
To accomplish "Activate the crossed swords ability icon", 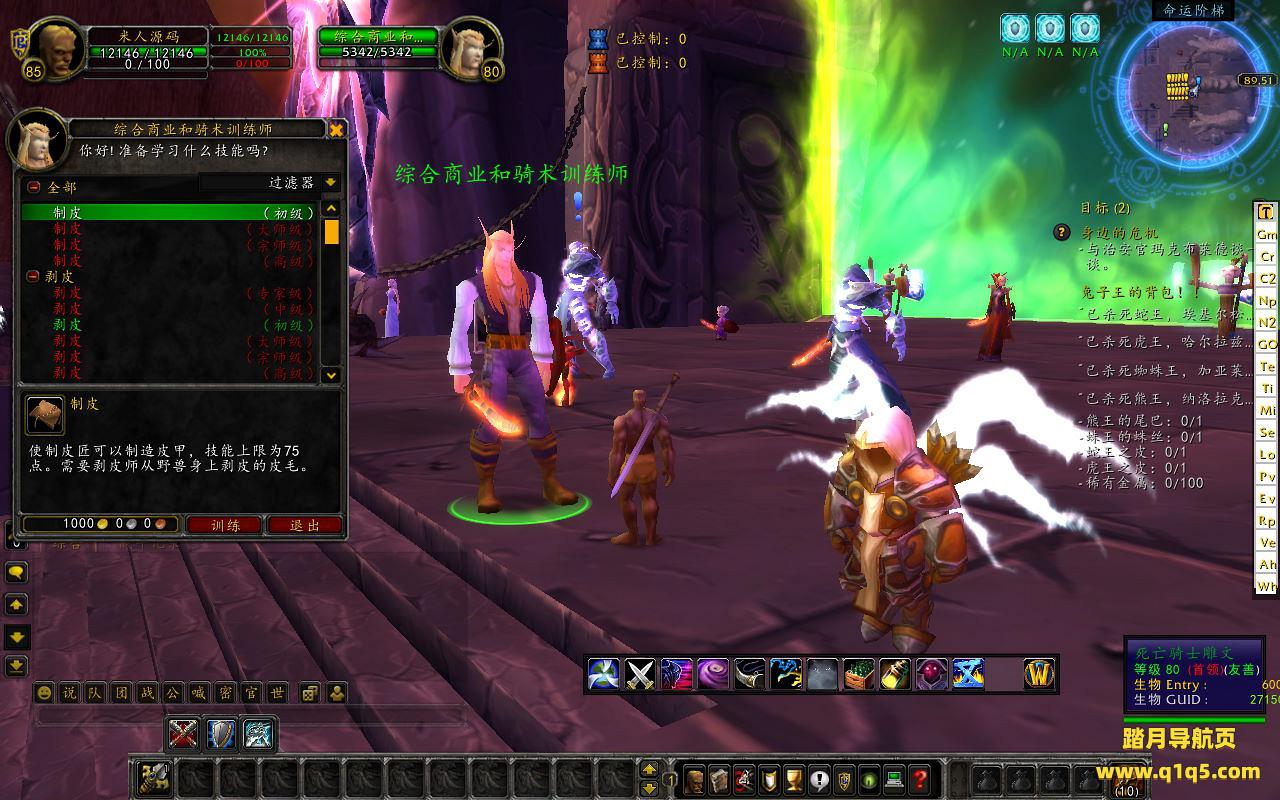I will point(640,675).
